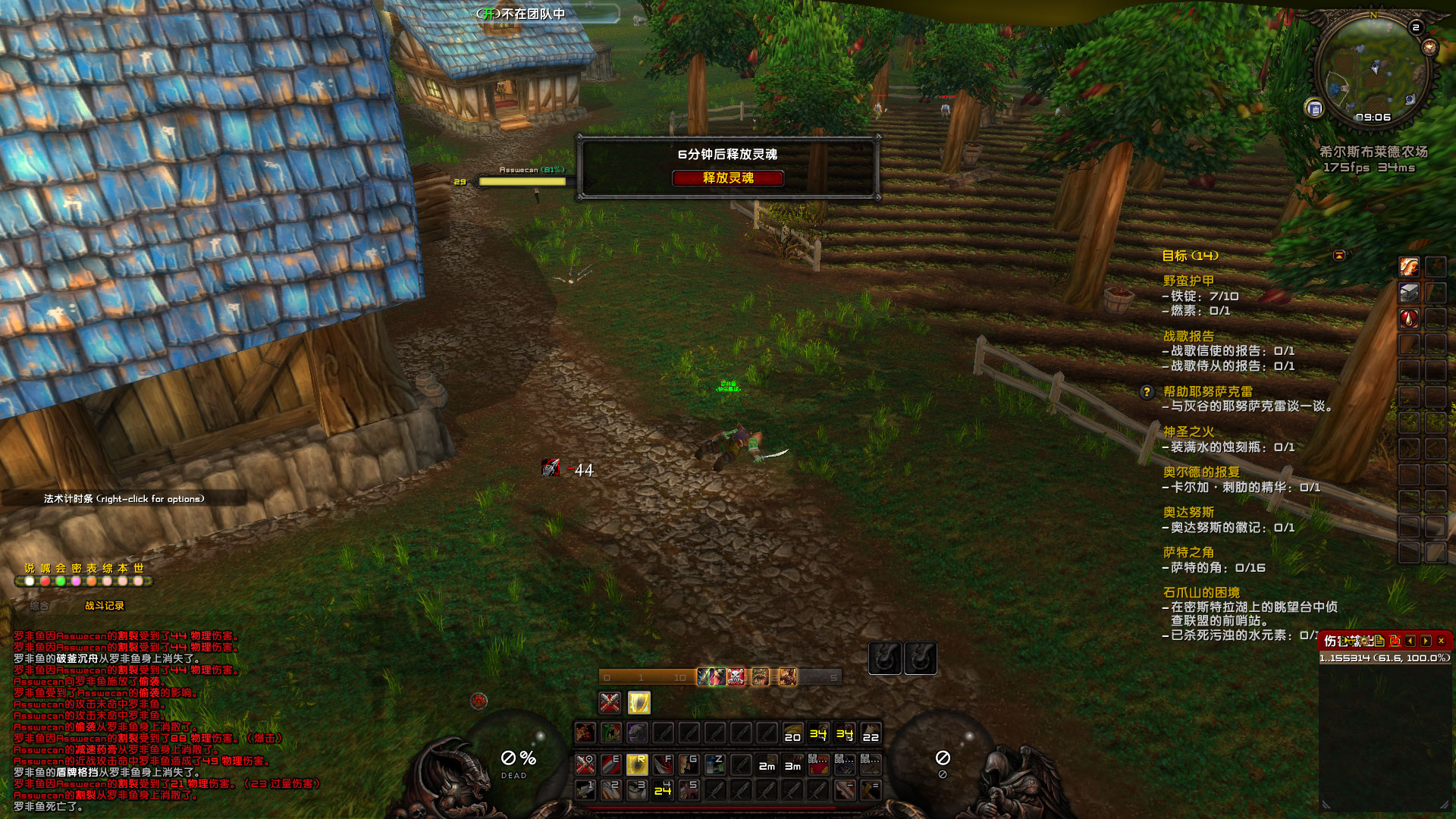Select the crossed swords auto-attack icon

point(610,702)
